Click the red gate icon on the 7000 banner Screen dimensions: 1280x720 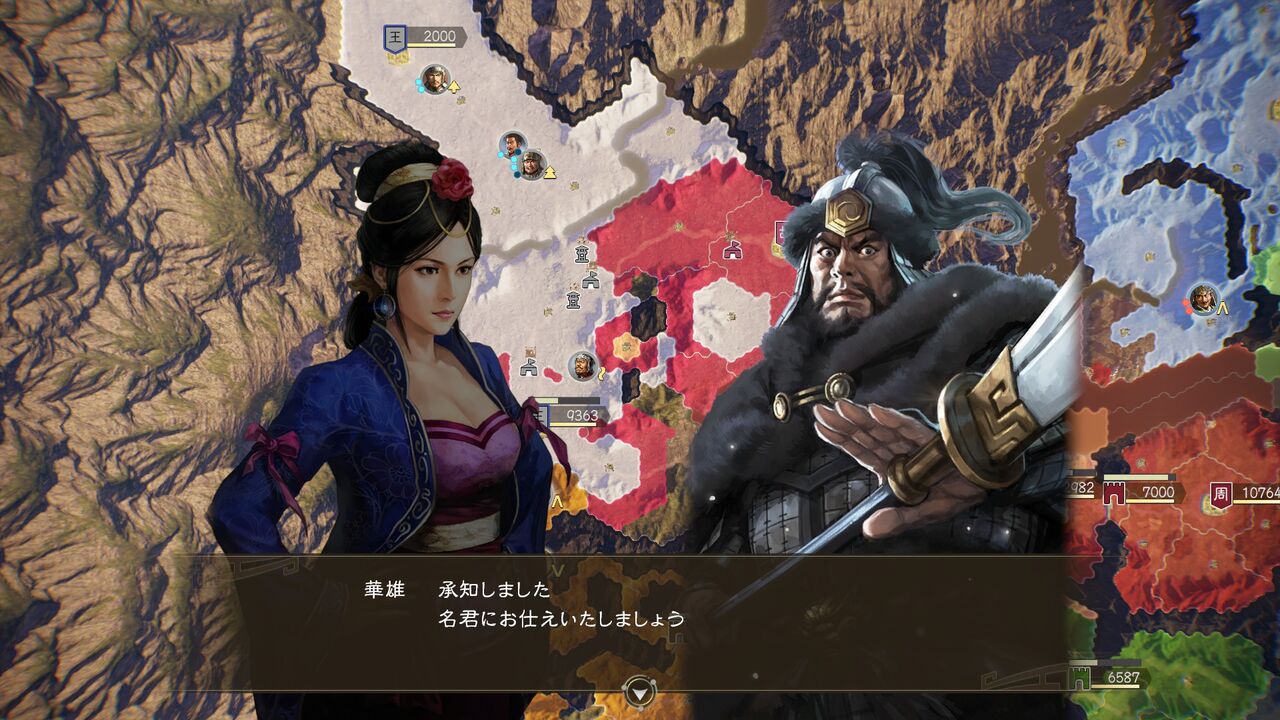coord(1113,493)
